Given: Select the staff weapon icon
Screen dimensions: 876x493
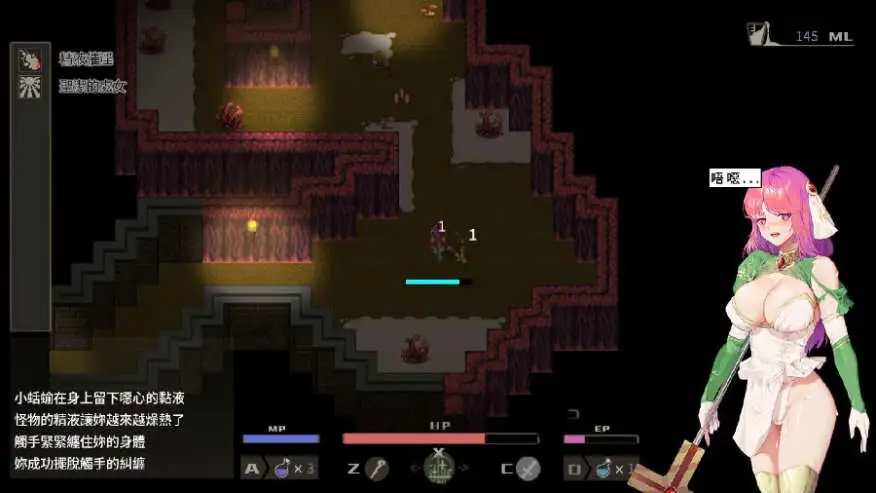Looking at the screenshot, I should coord(376,468).
